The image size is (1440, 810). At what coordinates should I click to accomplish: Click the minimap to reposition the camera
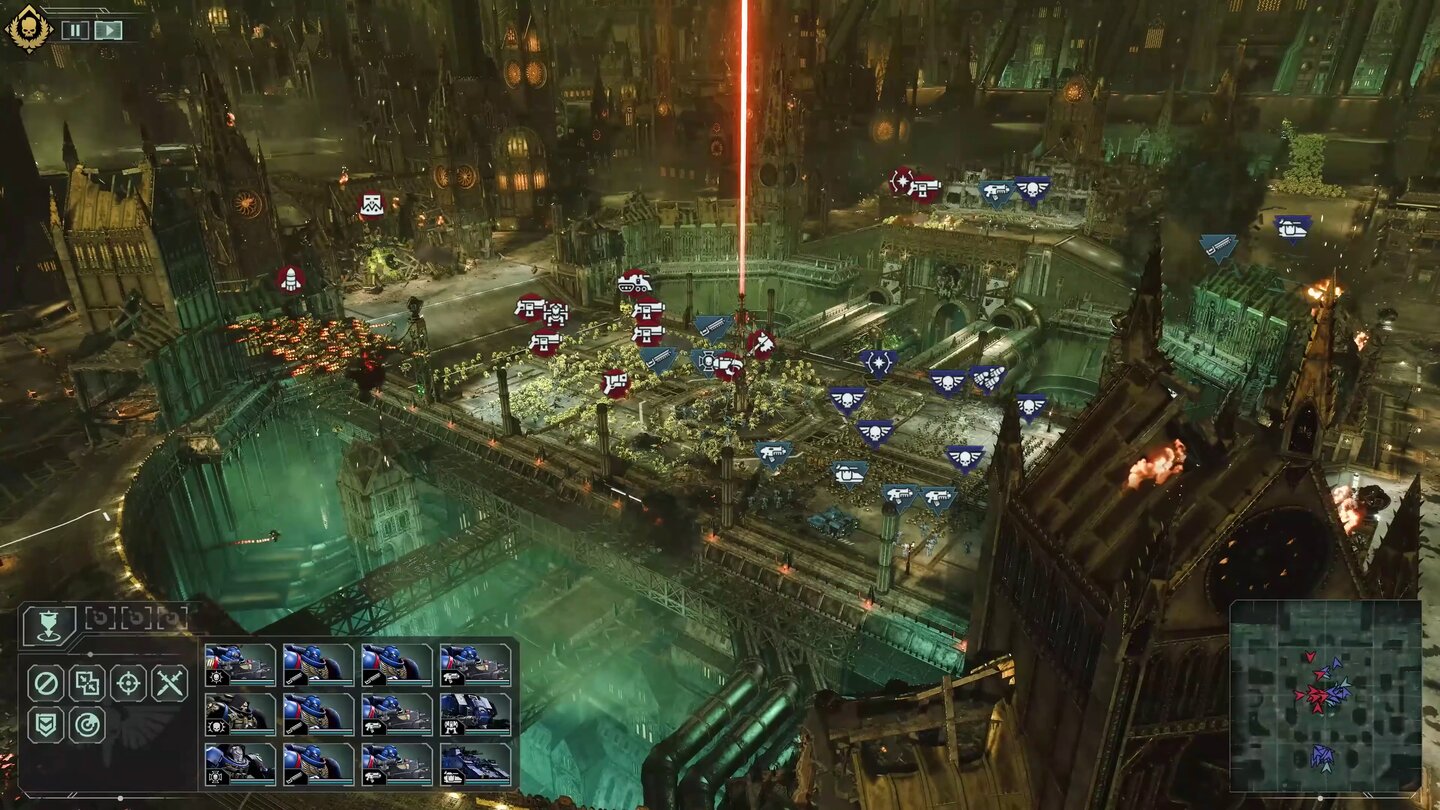[1330, 700]
